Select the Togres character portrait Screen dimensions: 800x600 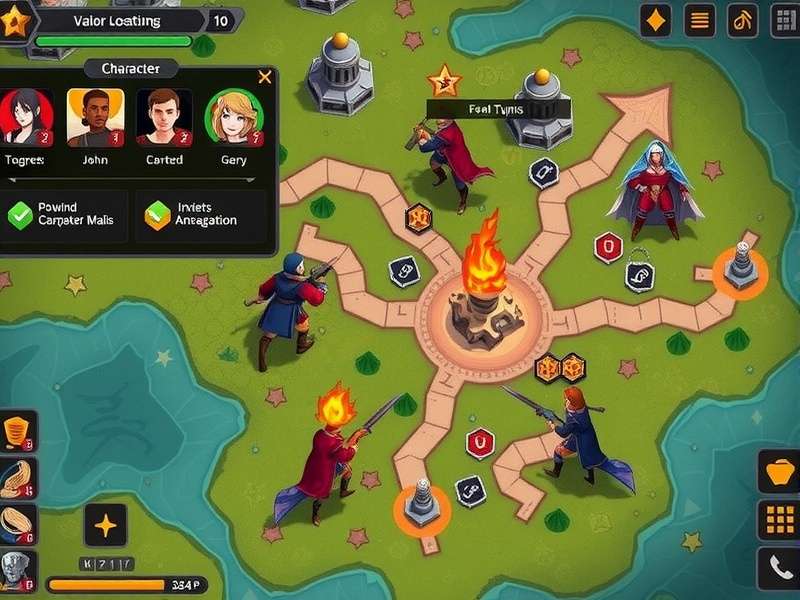tap(25, 116)
